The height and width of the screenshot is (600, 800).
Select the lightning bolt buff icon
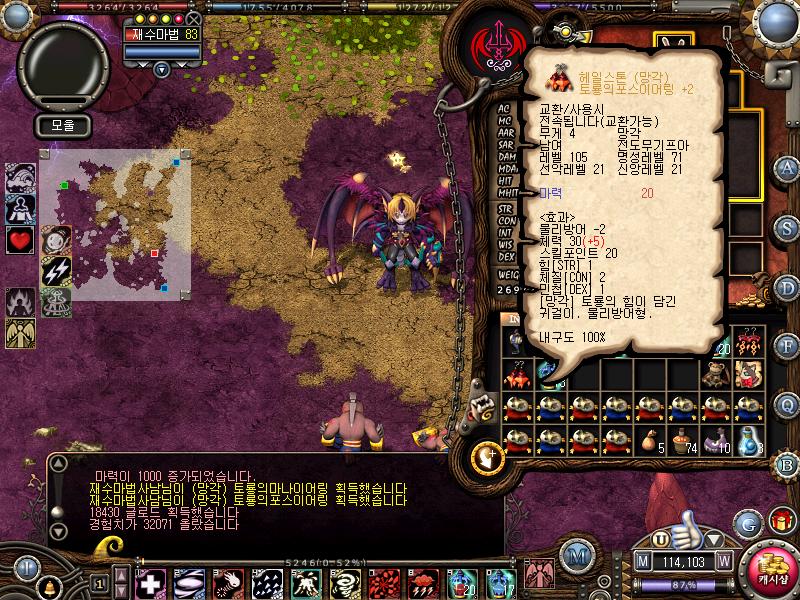[x=55, y=270]
